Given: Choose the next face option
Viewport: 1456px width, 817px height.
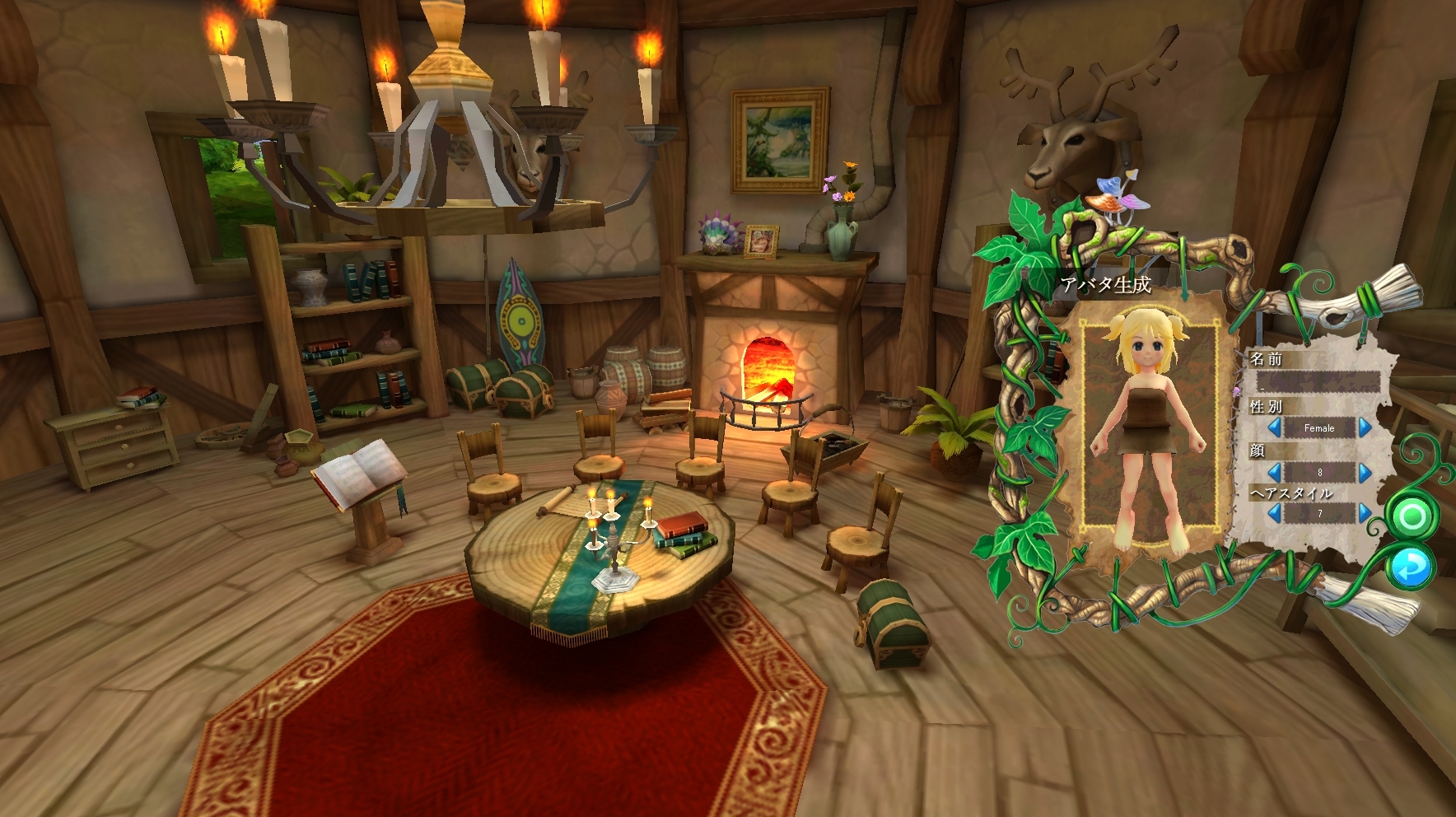Looking at the screenshot, I should (1365, 472).
